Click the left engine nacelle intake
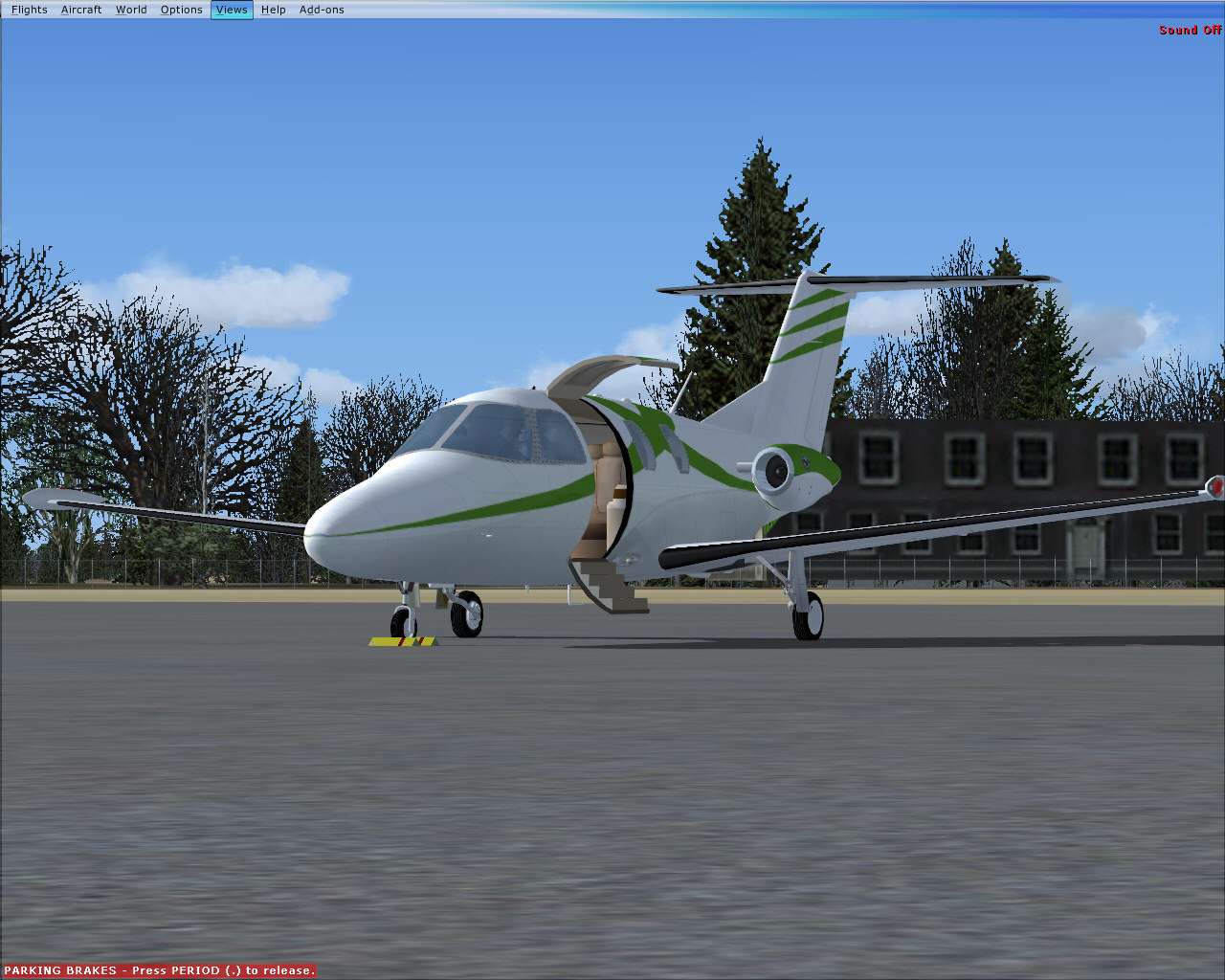The image size is (1225, 980). coord(775,469)
